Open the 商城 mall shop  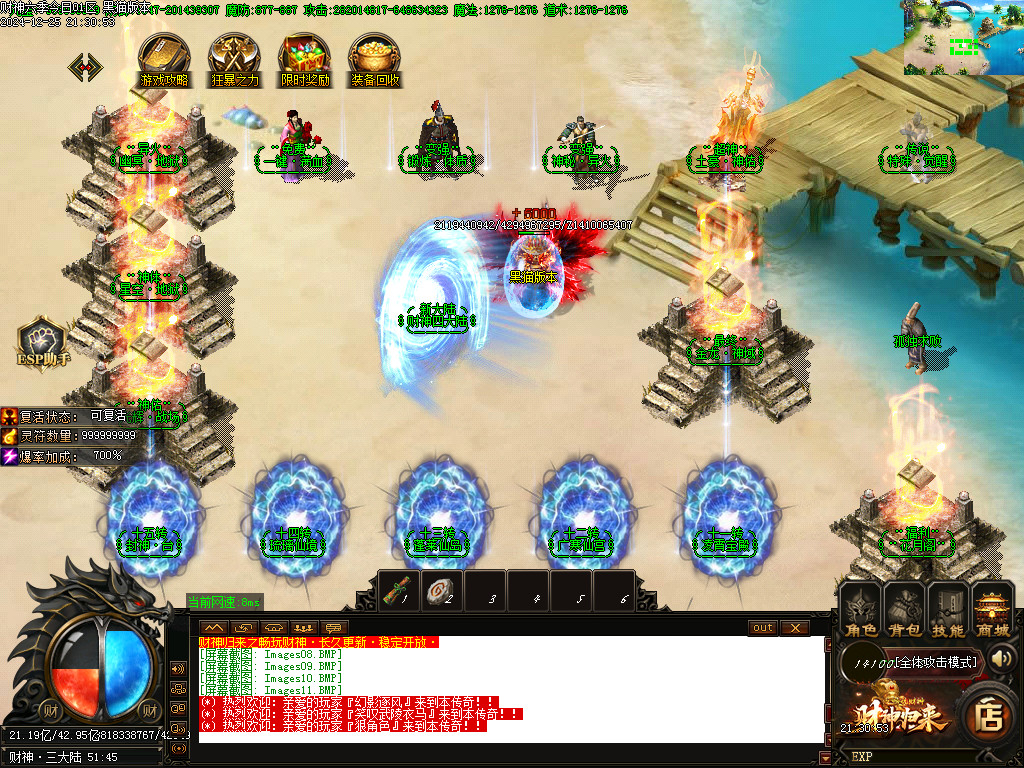tap(992, 609)
